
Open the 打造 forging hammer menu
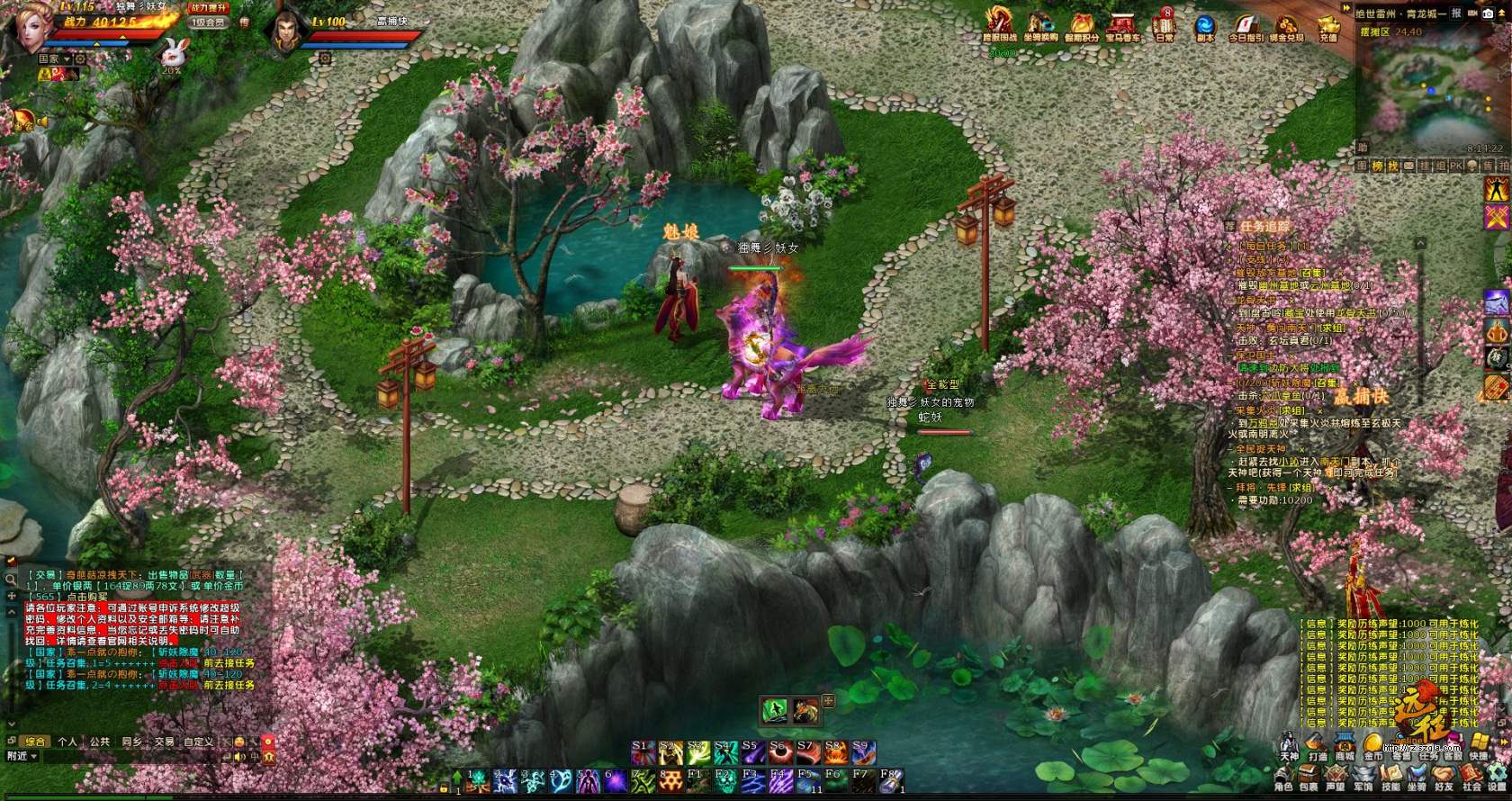click(x=1318, y=745)
